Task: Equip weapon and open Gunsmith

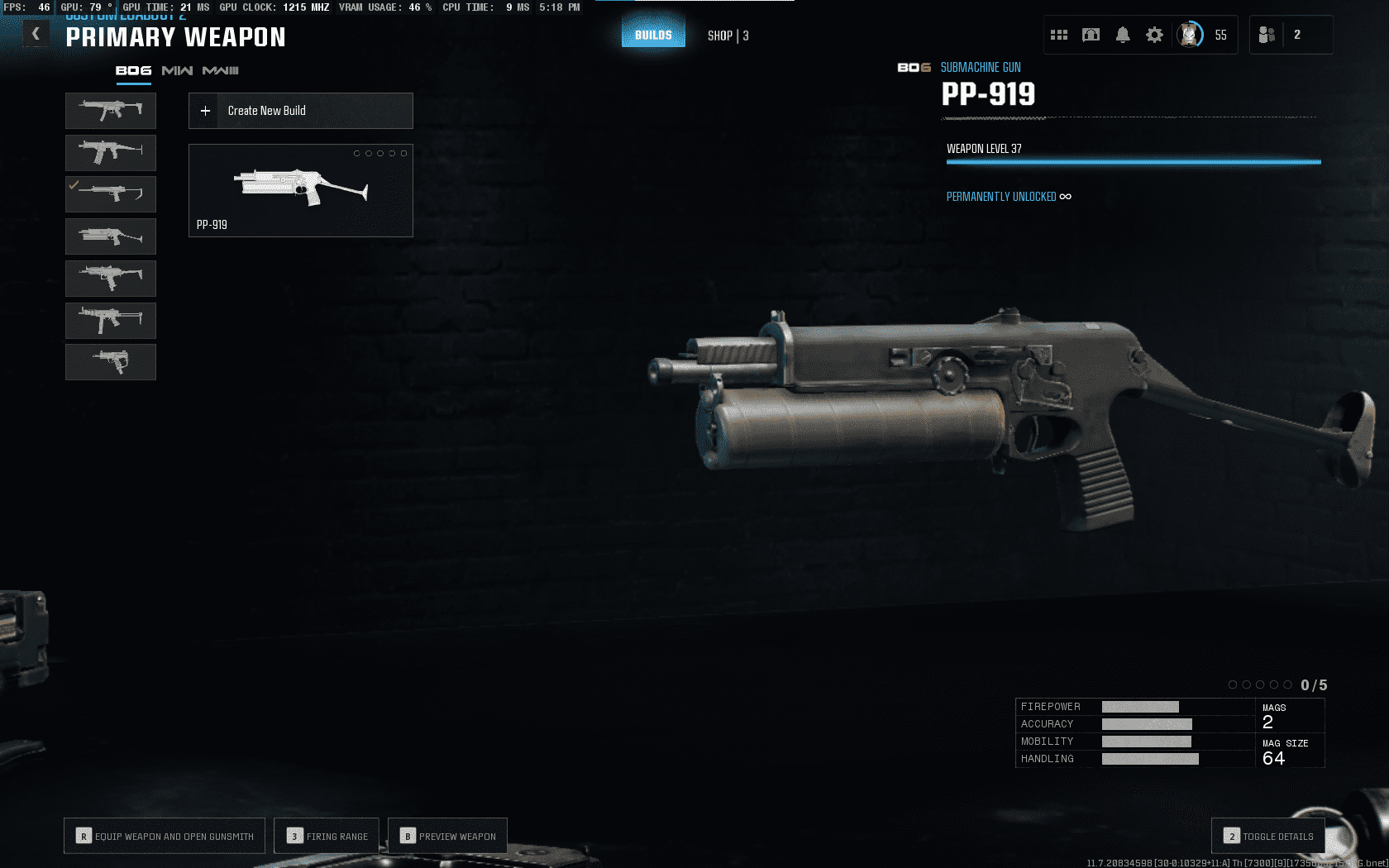Action: pos(165,836)
